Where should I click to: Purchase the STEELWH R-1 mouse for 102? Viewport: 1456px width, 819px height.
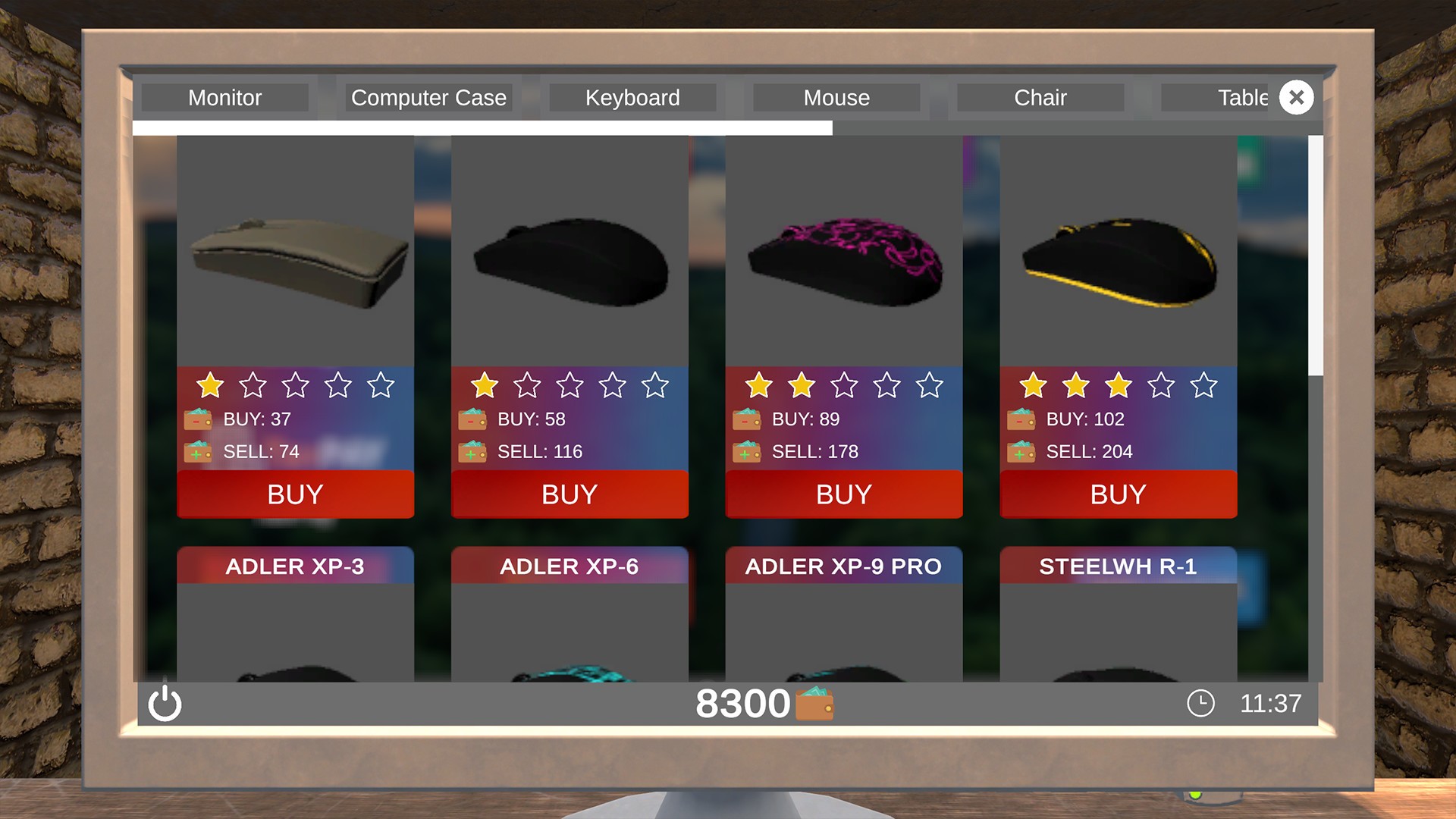[x=1118, y=494]
